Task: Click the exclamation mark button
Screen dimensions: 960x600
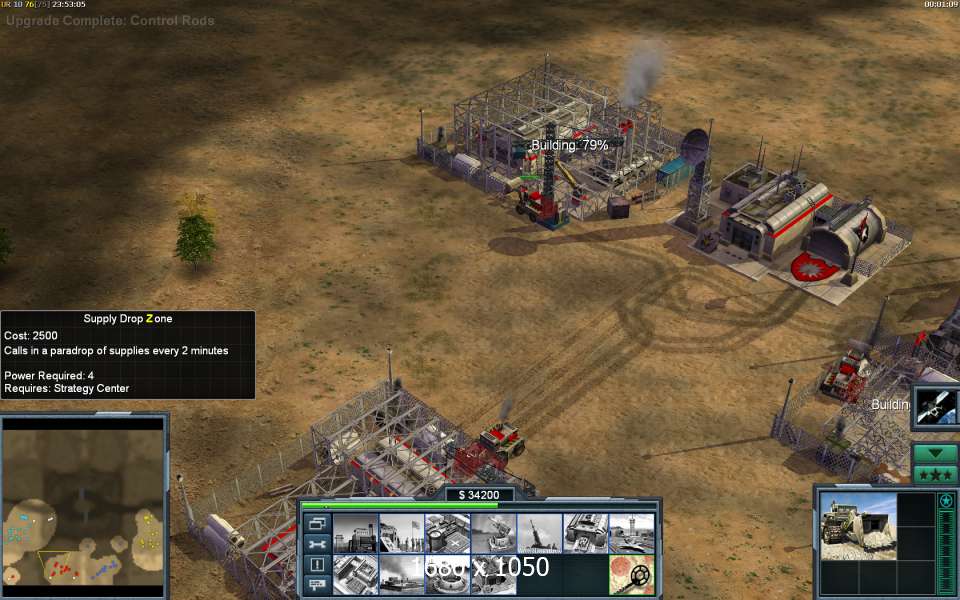Action: 318,564
